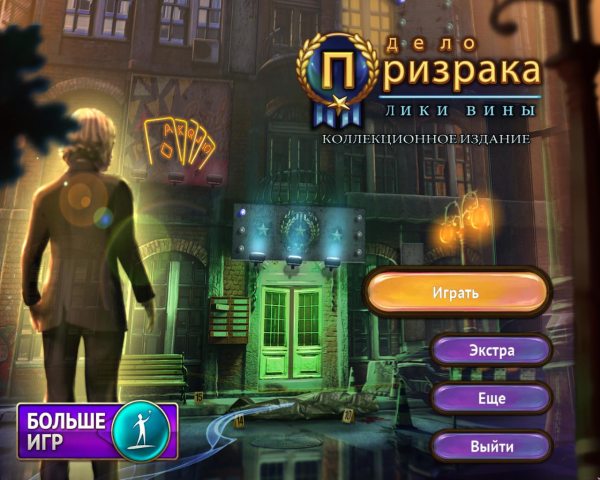Start the game with the Играть button

coord(457,293)
